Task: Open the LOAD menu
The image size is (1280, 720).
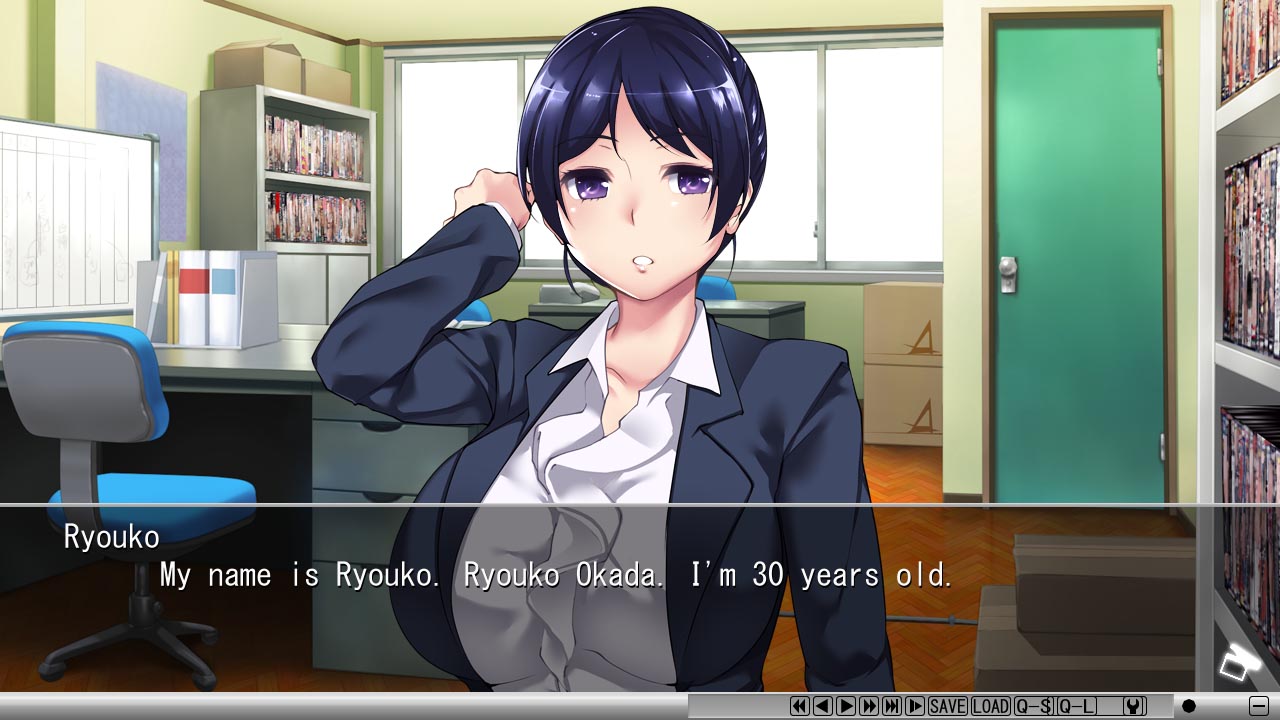Action: 991,706
